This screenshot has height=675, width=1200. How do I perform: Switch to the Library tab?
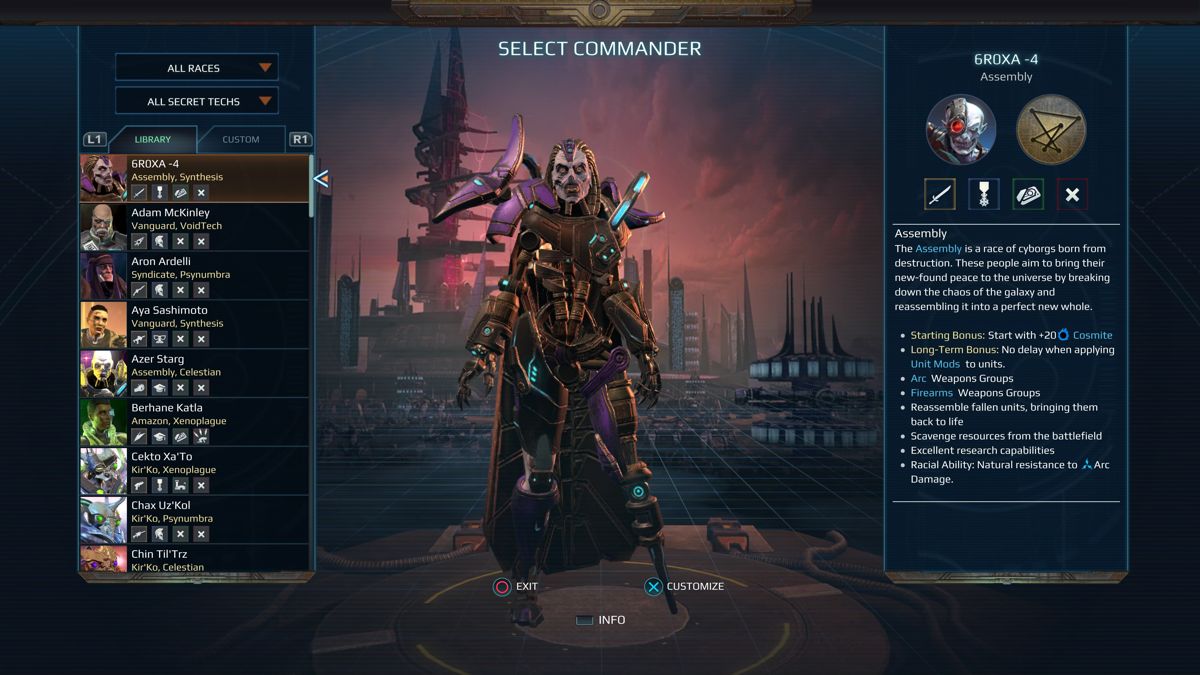click(153, 139)
